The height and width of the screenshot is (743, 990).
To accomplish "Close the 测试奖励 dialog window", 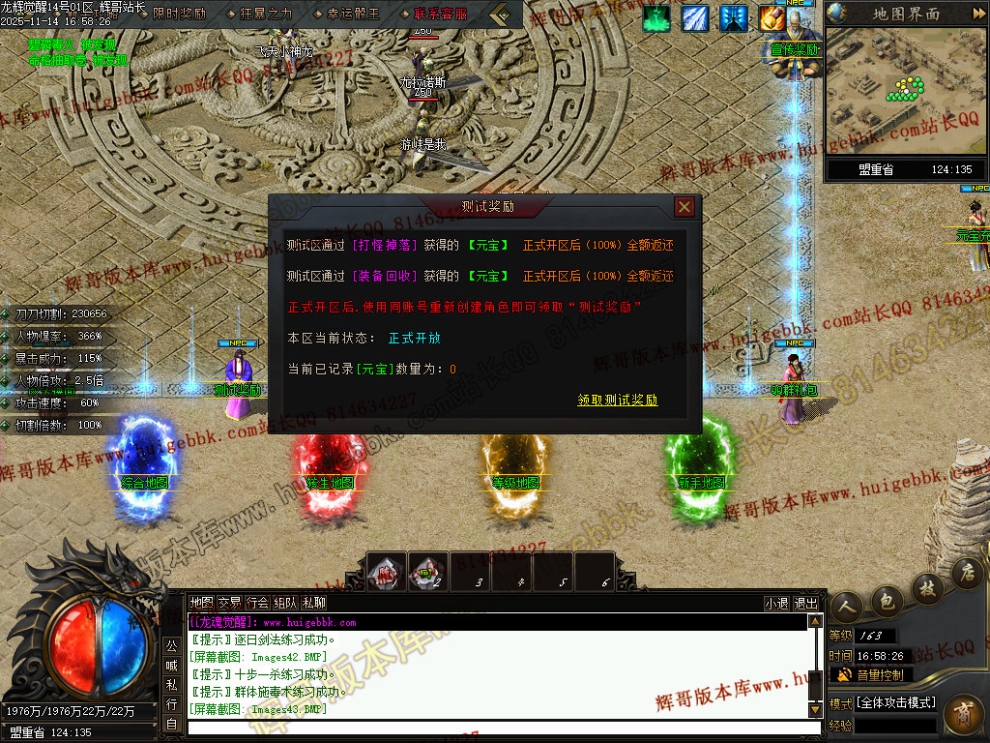I will pos(684,207).
